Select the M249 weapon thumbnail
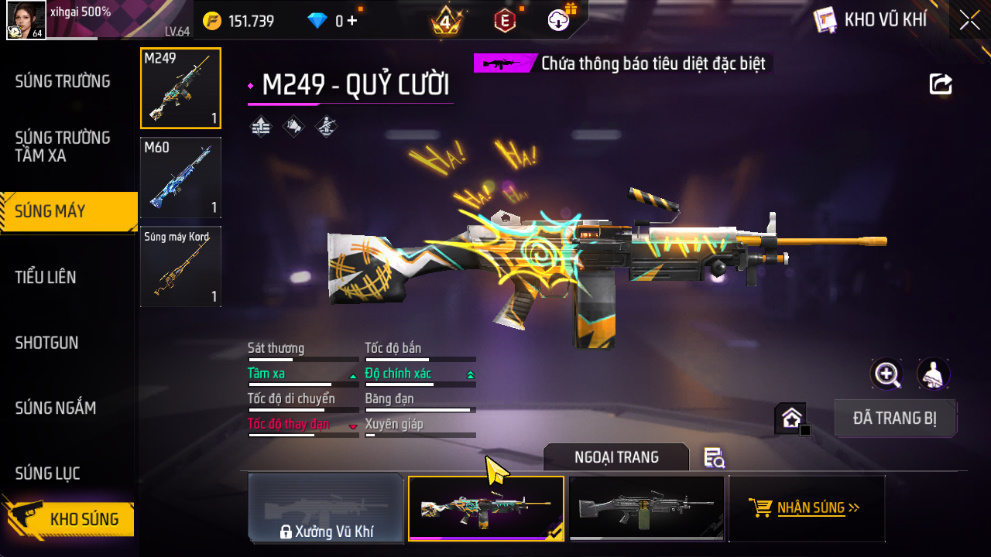991x557 pixels. (181, 89)
